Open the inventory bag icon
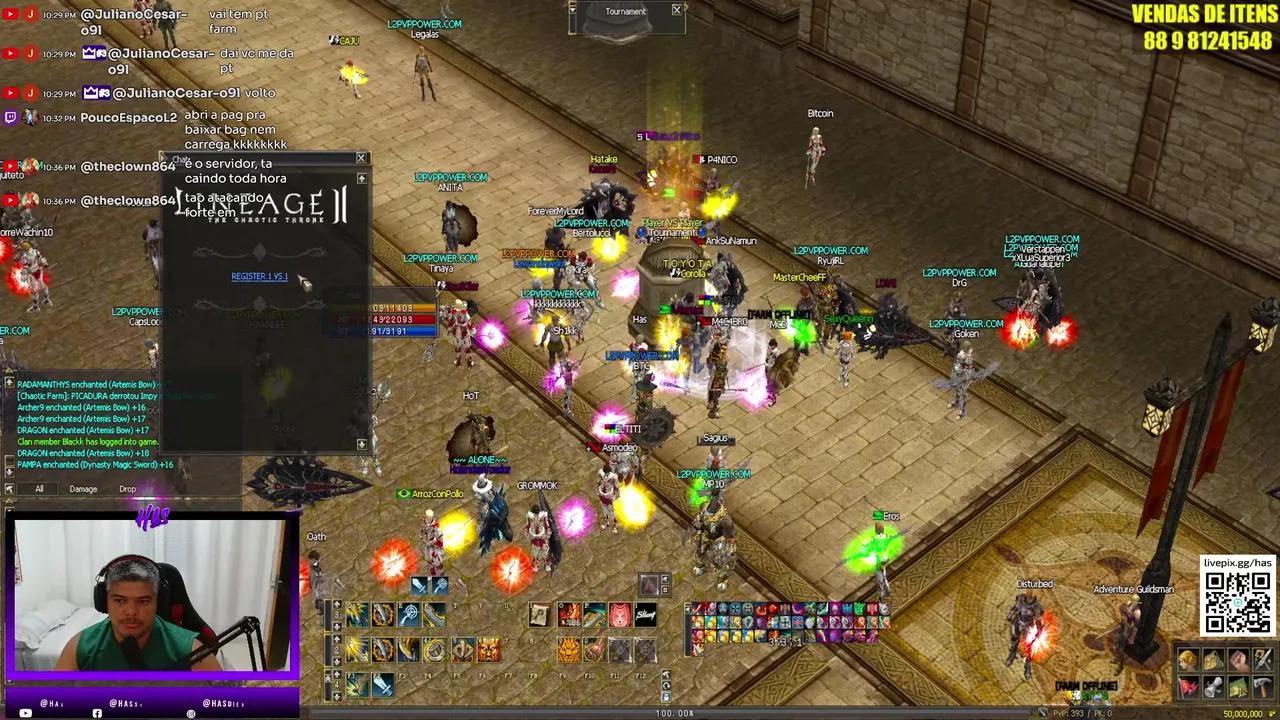This screenshot has height=720, width=1280. pyautogui.click(x=1213, y=659)
